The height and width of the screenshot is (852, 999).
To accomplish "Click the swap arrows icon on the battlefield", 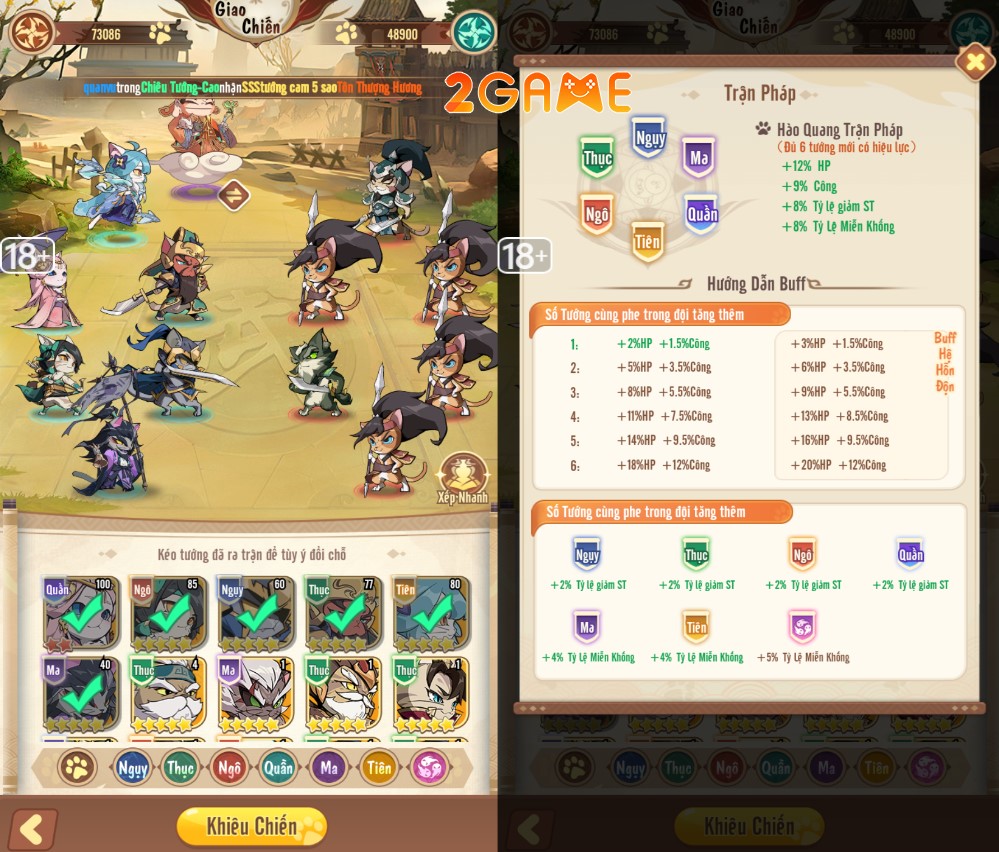I will (x=233, y=194).
